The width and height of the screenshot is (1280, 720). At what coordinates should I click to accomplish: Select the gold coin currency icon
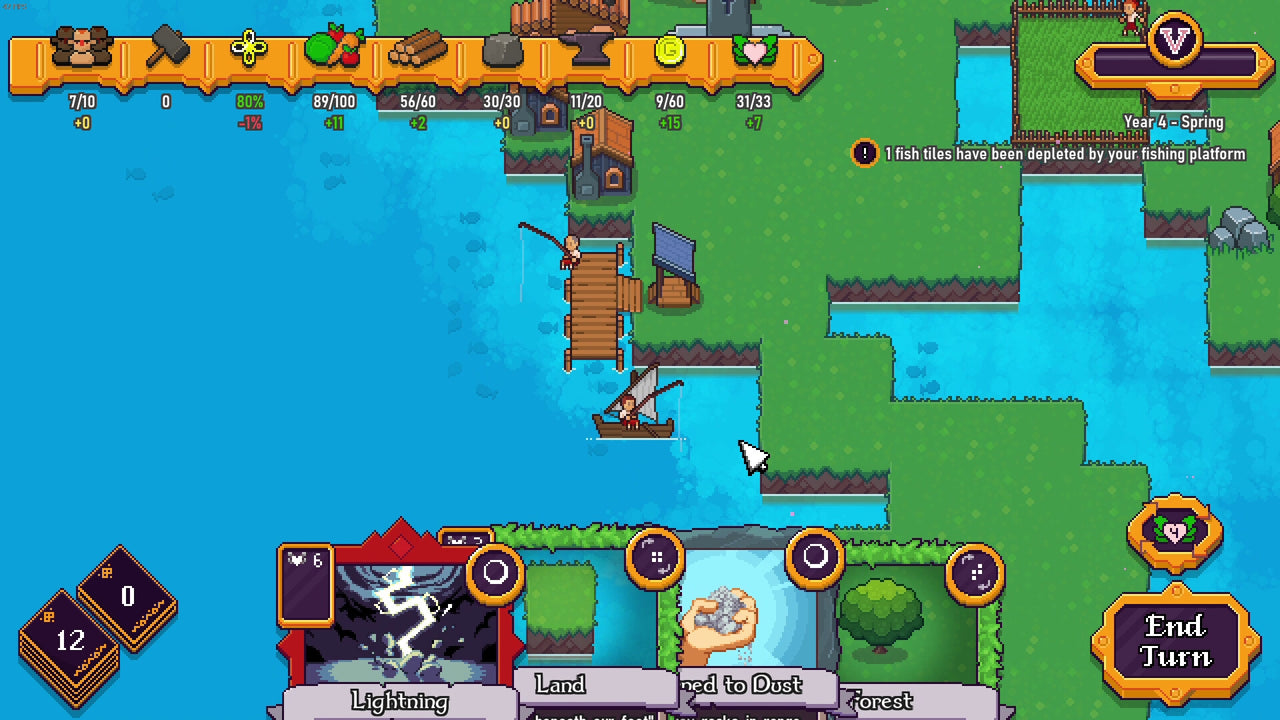[668, 49]
